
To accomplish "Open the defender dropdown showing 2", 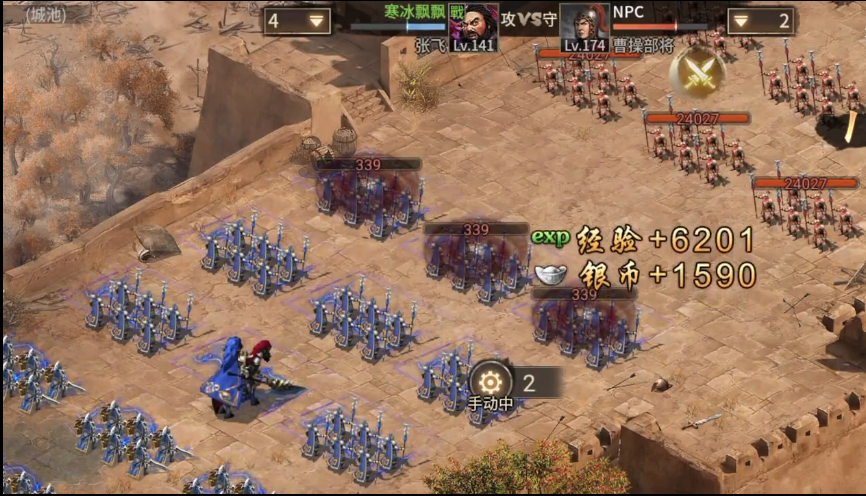I will pyautogui.click(x=761, y=20).
